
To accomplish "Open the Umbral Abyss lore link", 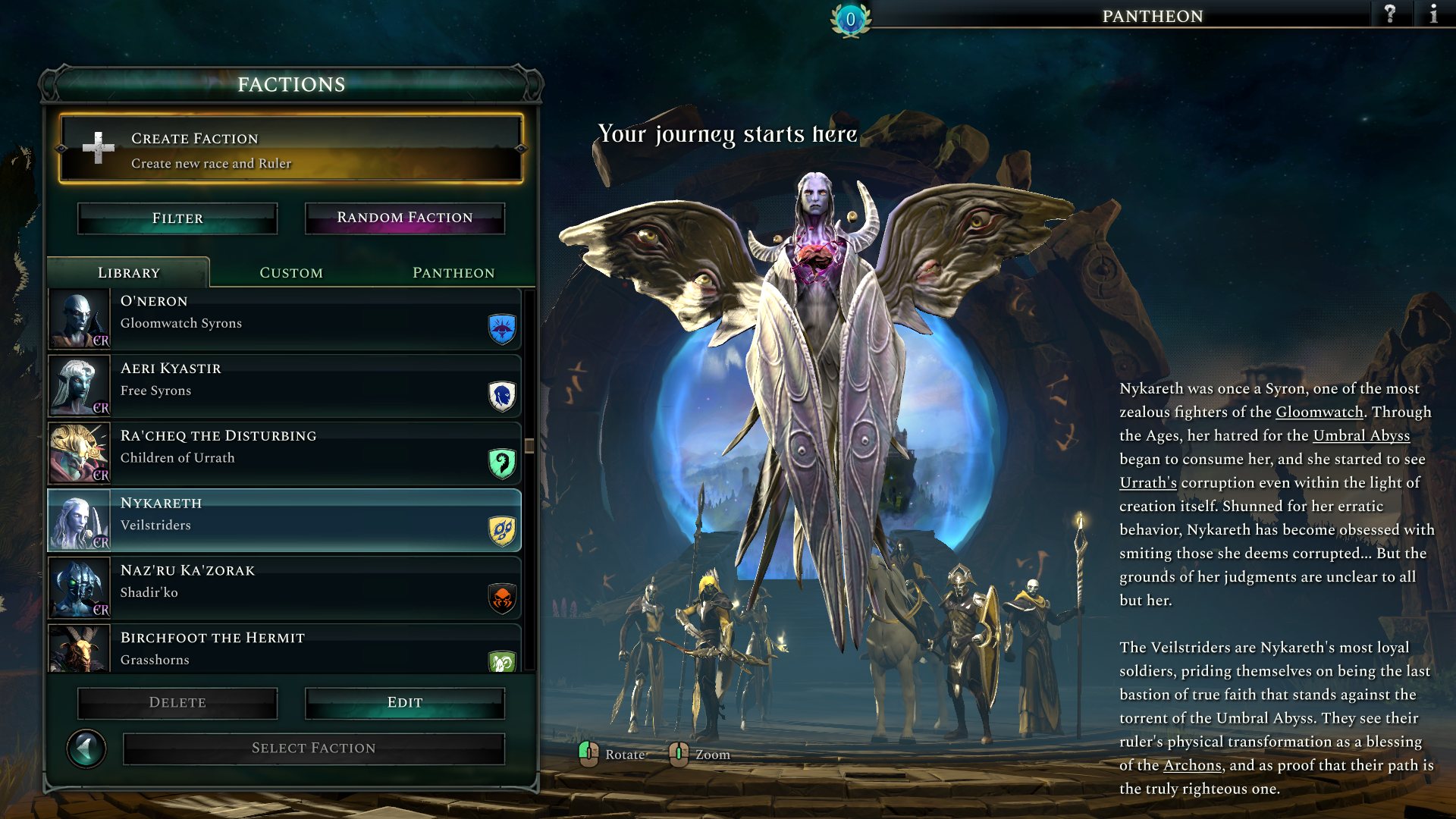I will click(x=1361, y=435).
